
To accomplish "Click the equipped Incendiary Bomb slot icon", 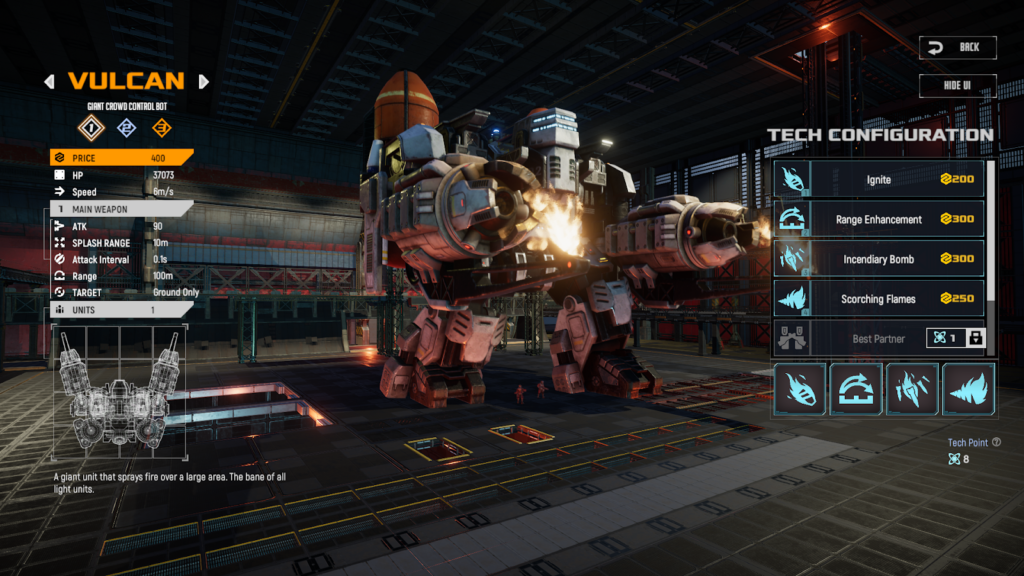I will (913, 389).
